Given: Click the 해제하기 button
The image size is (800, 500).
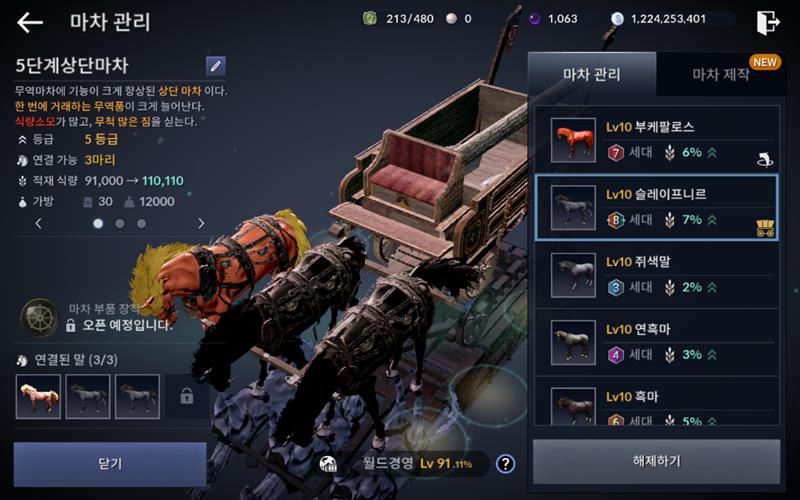Looking at the screenshot, I should click(656, 462).
